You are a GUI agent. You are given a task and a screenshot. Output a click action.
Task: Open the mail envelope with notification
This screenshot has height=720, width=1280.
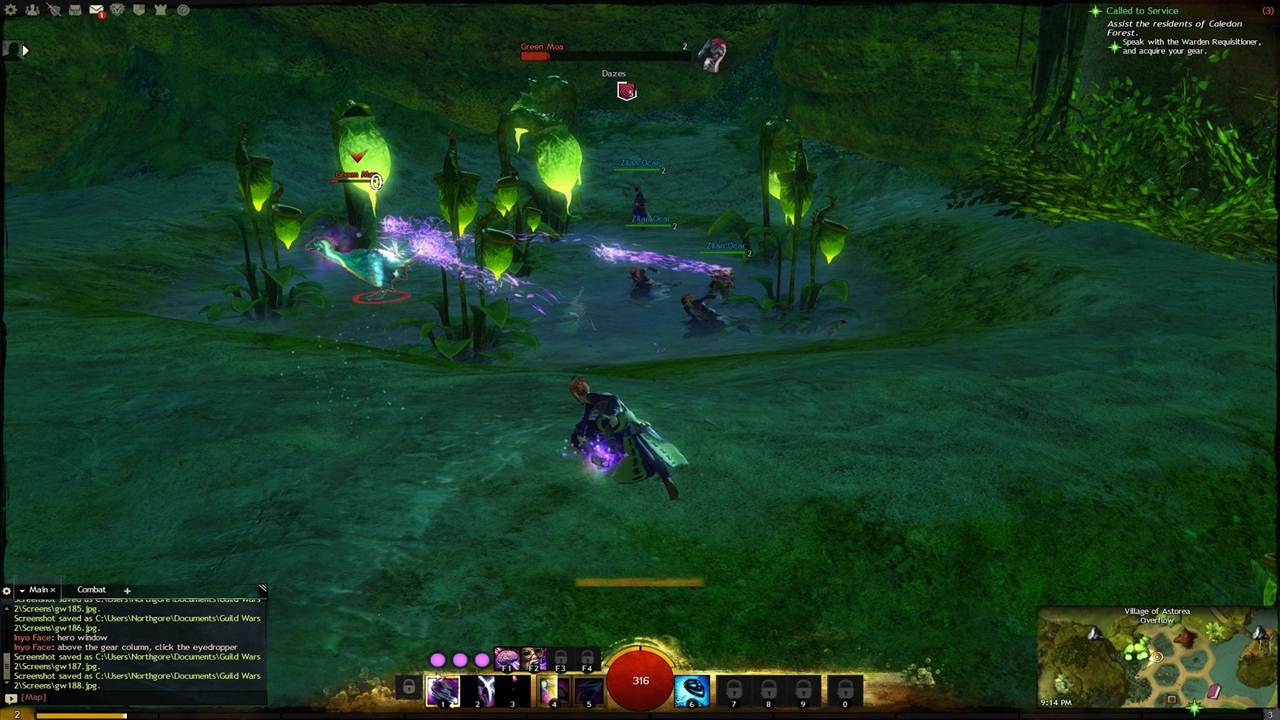96,10
